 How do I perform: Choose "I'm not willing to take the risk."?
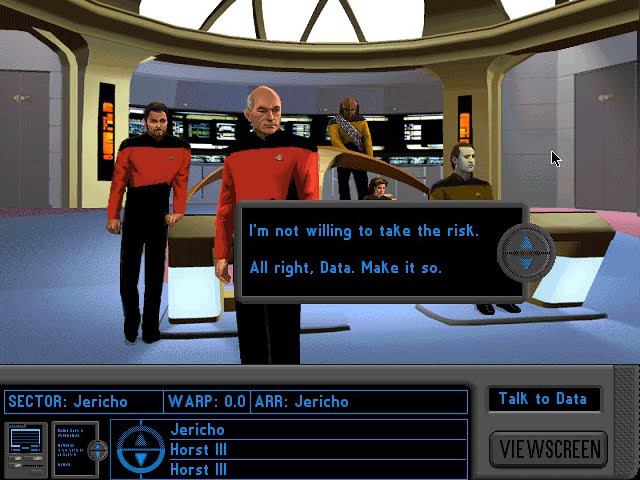point(363,231)
